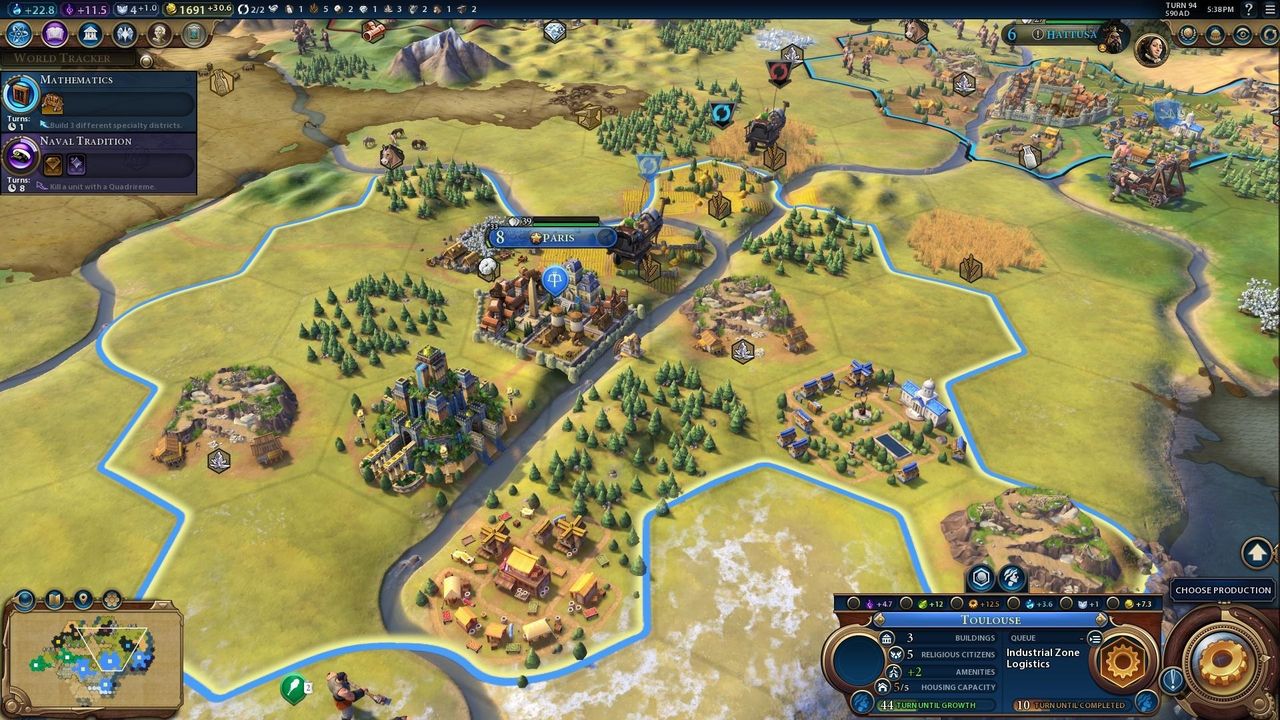This screenshot has height=720, width=1280.
Task: Click the Choose Production button
Action: [1222, 590]
